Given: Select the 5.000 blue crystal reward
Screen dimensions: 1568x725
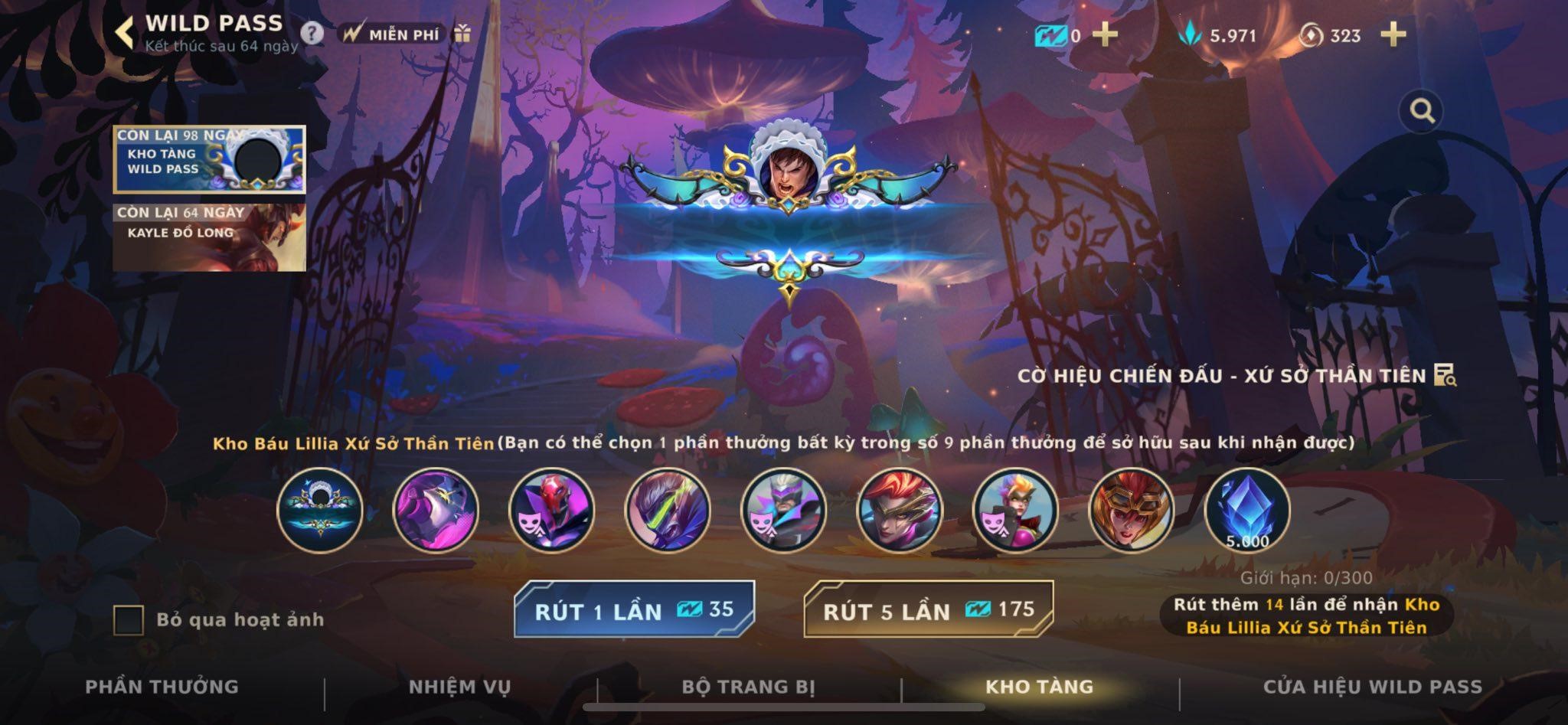Looking at the screenshot, I should pyautogui.click(x=1246, y=511).
